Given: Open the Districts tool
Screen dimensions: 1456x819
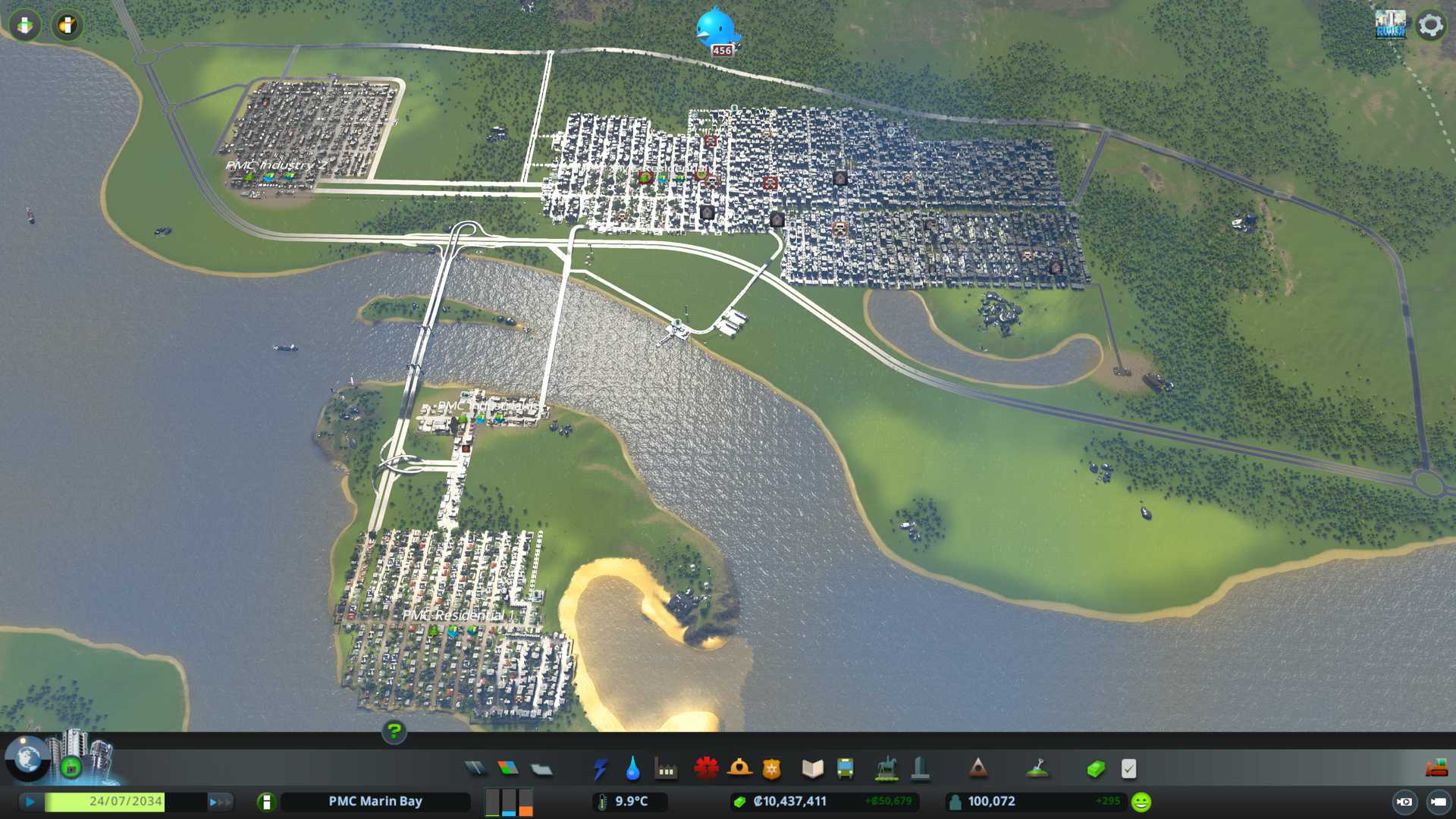Looking at the screenshot, I should point(541,769).
